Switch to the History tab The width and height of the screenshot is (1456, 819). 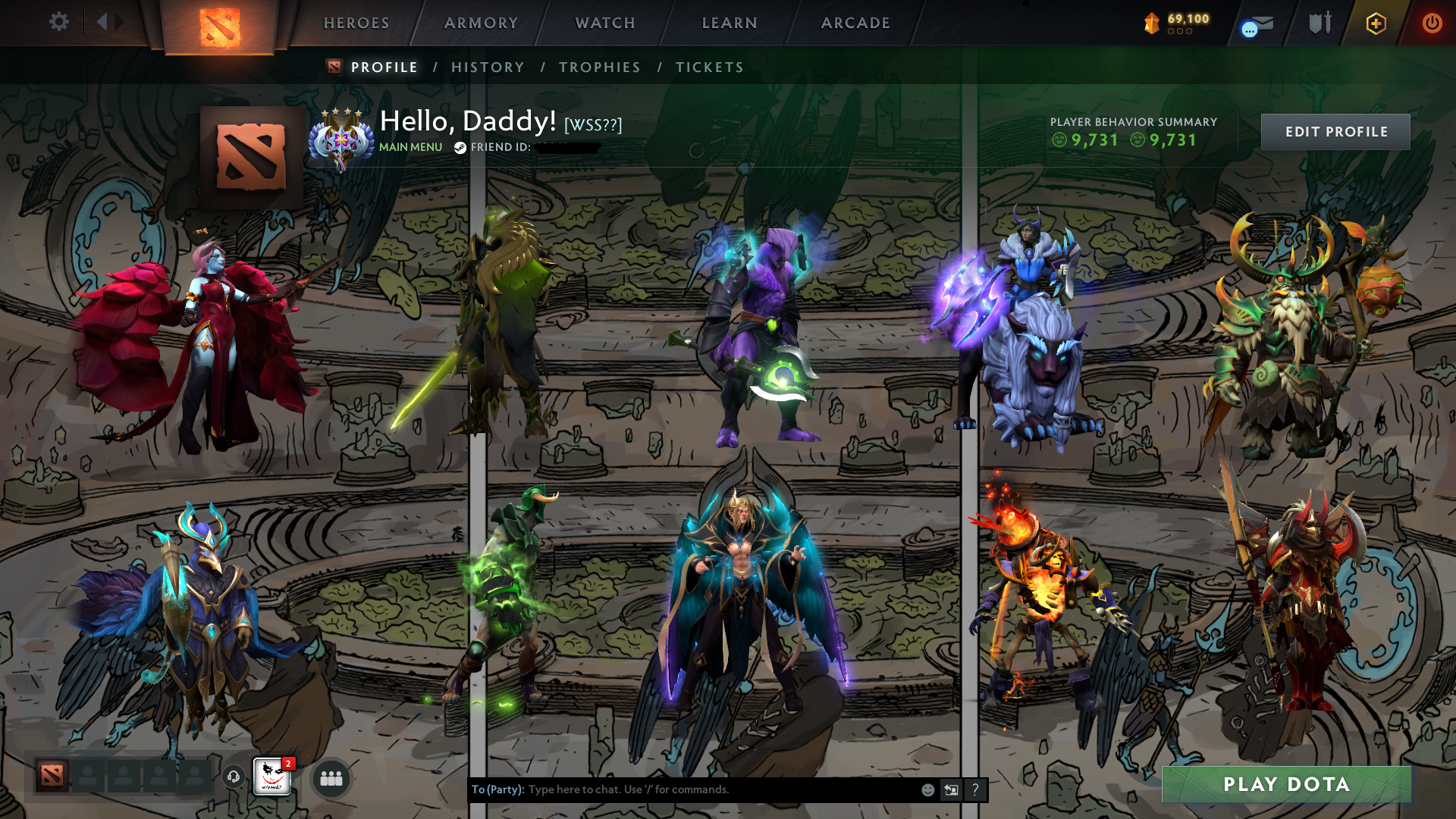[x=487, y=67]
